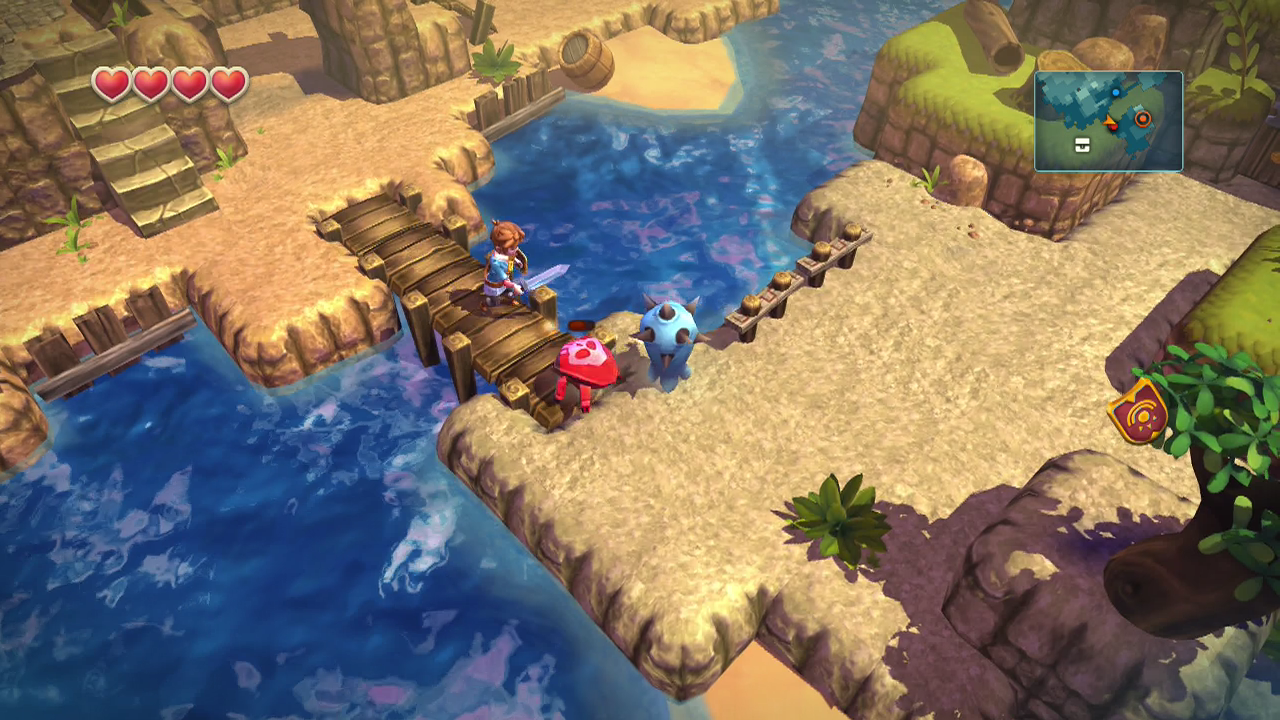Tap the red shield button
Screen dimensions: 1280x720
[x=1138, y=411]
